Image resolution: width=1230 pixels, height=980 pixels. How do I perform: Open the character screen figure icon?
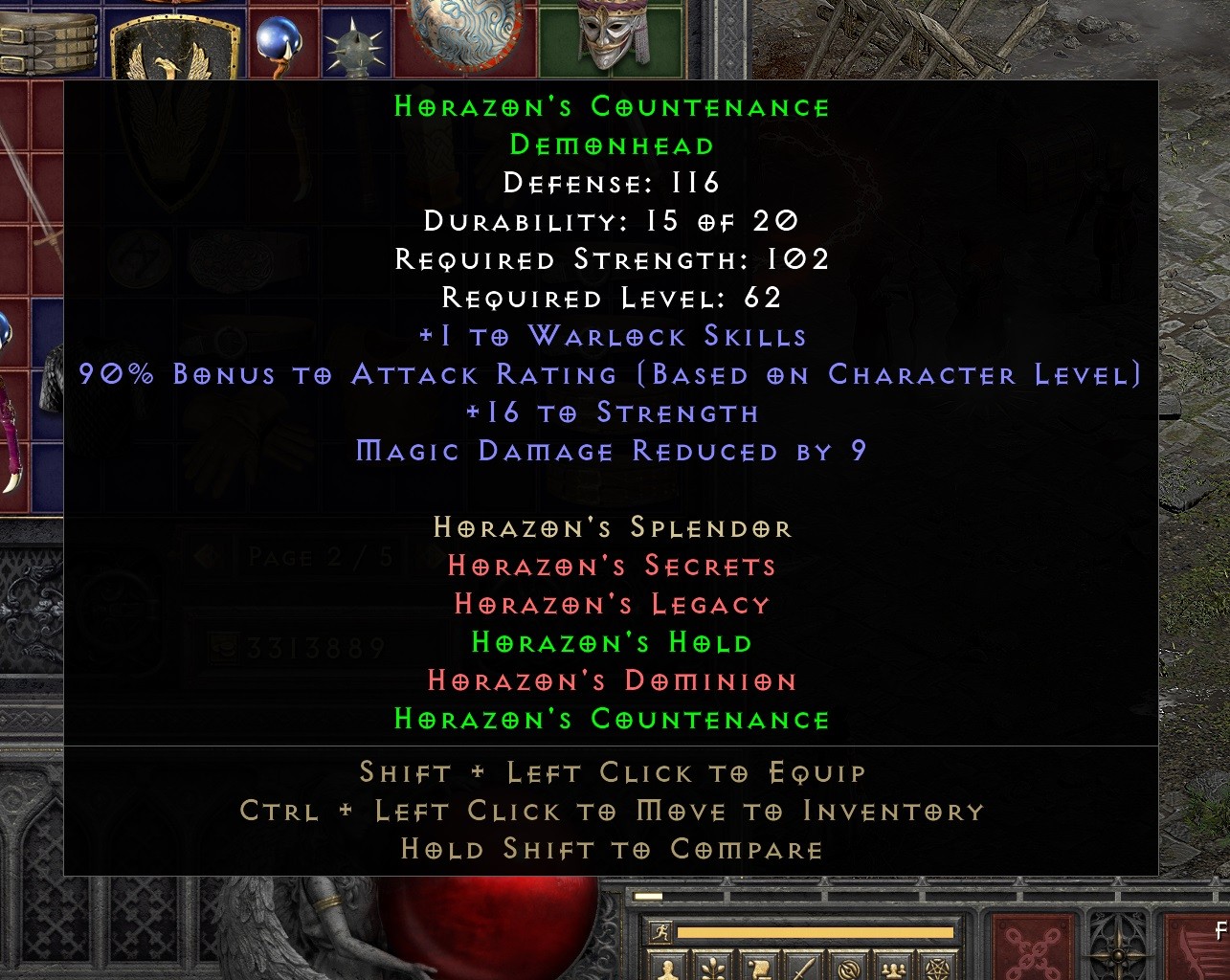click(667, 969)
